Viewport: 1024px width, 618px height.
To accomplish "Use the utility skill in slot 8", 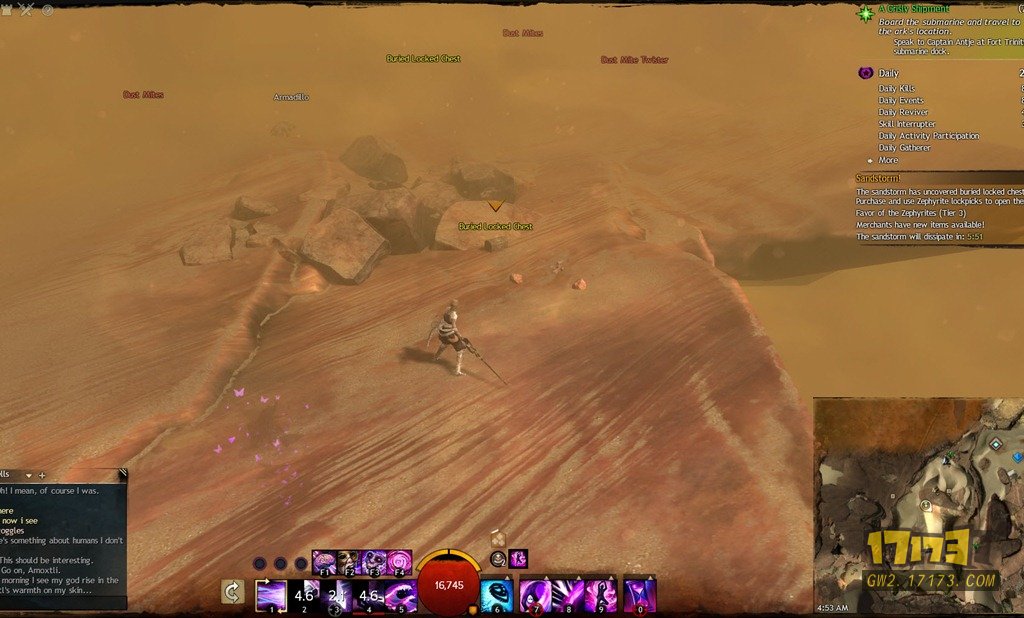I will pos(568,595).
